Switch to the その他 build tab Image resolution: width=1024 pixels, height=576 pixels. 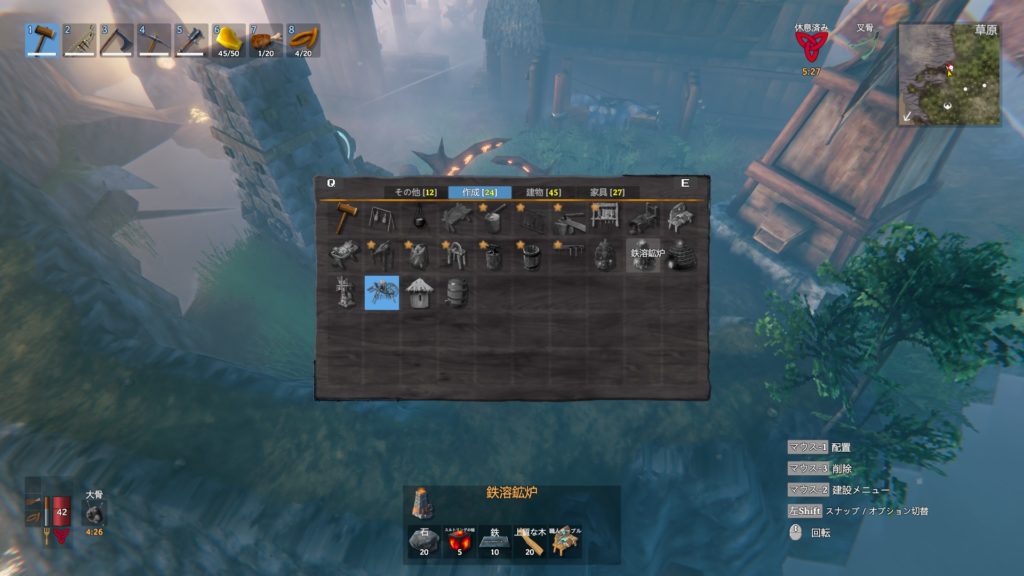(415, 192)
